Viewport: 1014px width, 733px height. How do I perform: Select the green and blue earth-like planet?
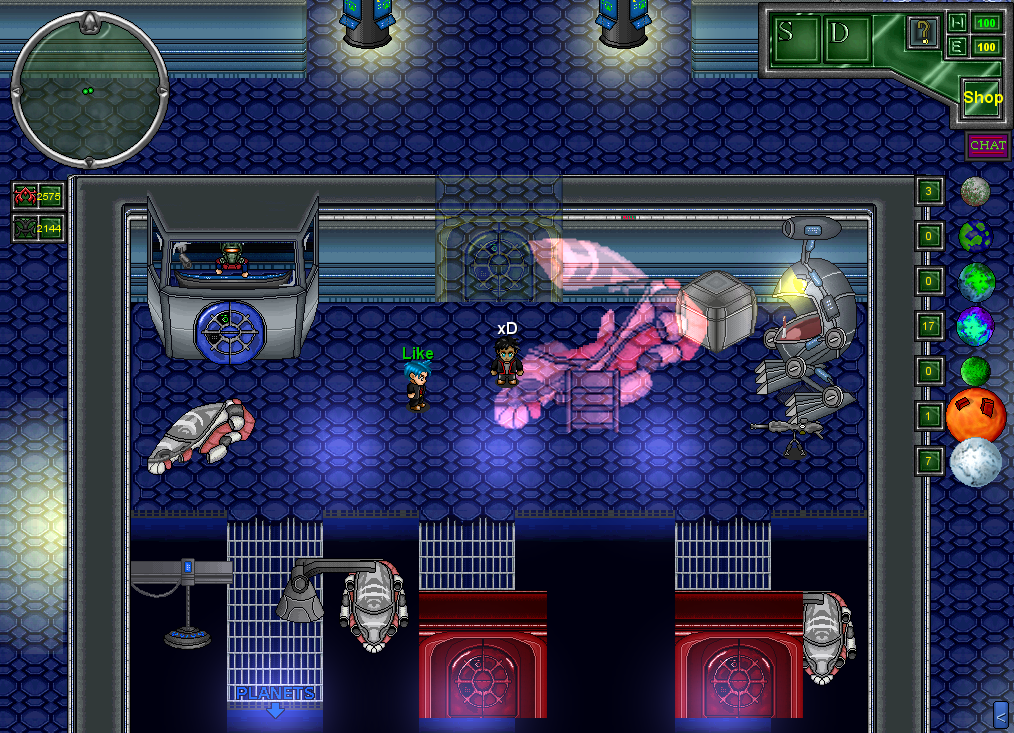click(977, 281)
